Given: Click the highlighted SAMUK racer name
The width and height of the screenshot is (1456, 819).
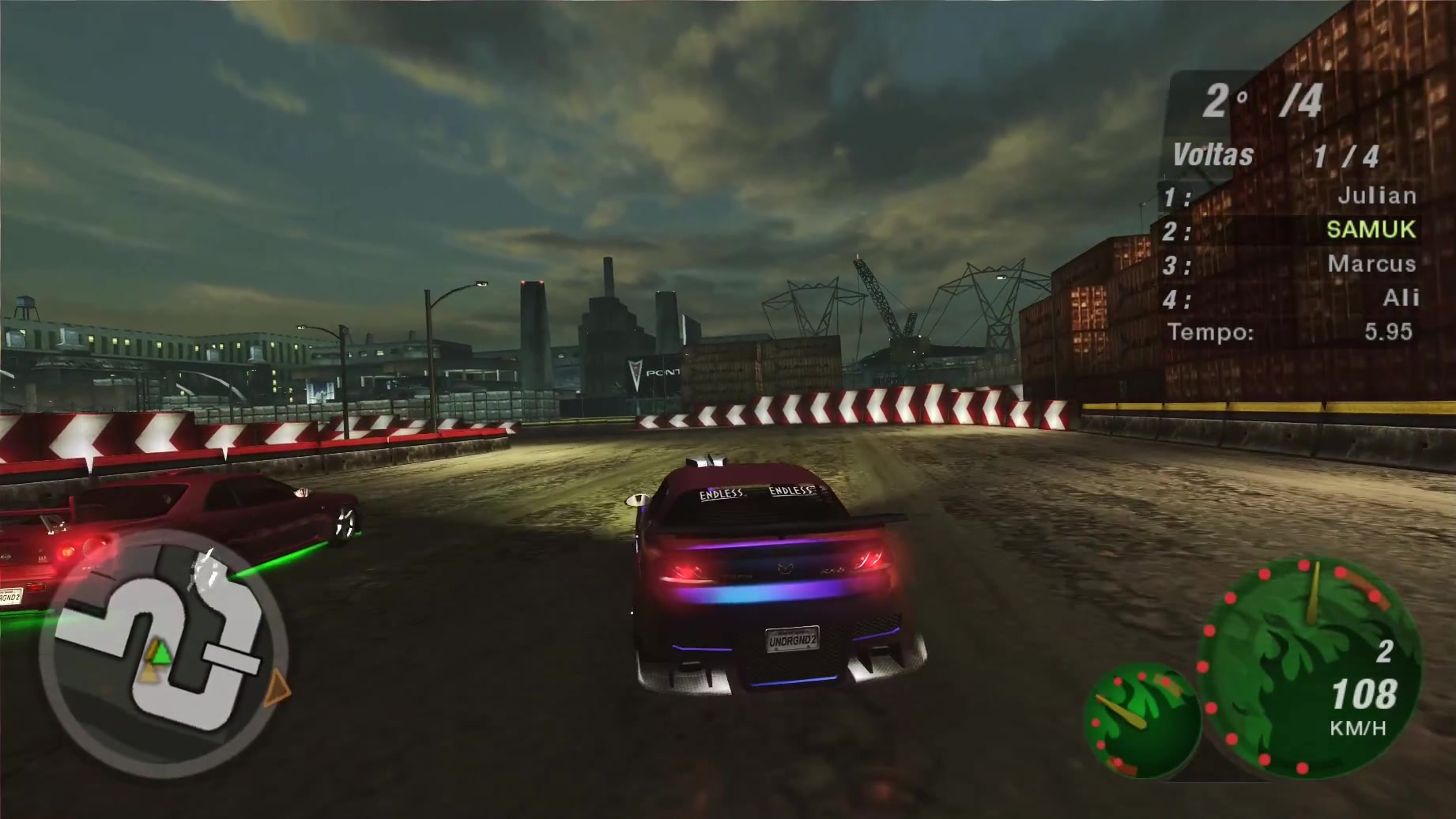Looking at the screenshot, I should [1372, 230].
